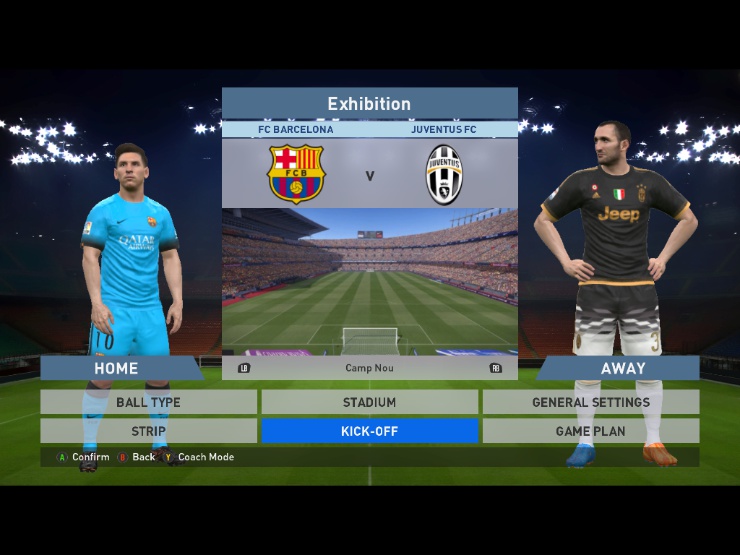Select the Stadium option
This screenshot has width=740, height=555.
(x=369, y=402)
